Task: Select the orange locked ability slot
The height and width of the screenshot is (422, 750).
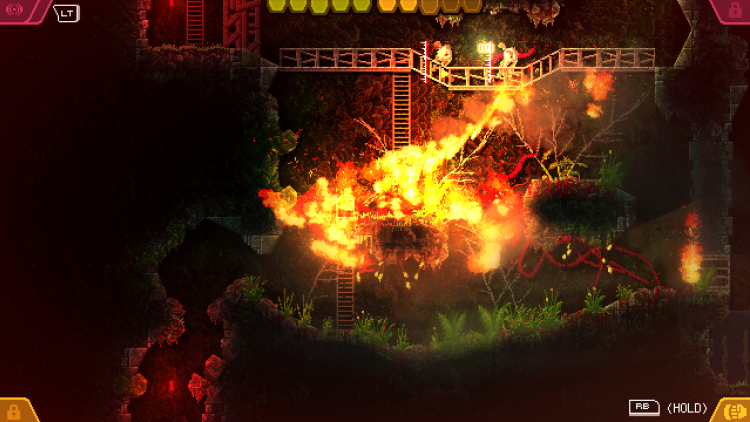Action: click(15, 410)
